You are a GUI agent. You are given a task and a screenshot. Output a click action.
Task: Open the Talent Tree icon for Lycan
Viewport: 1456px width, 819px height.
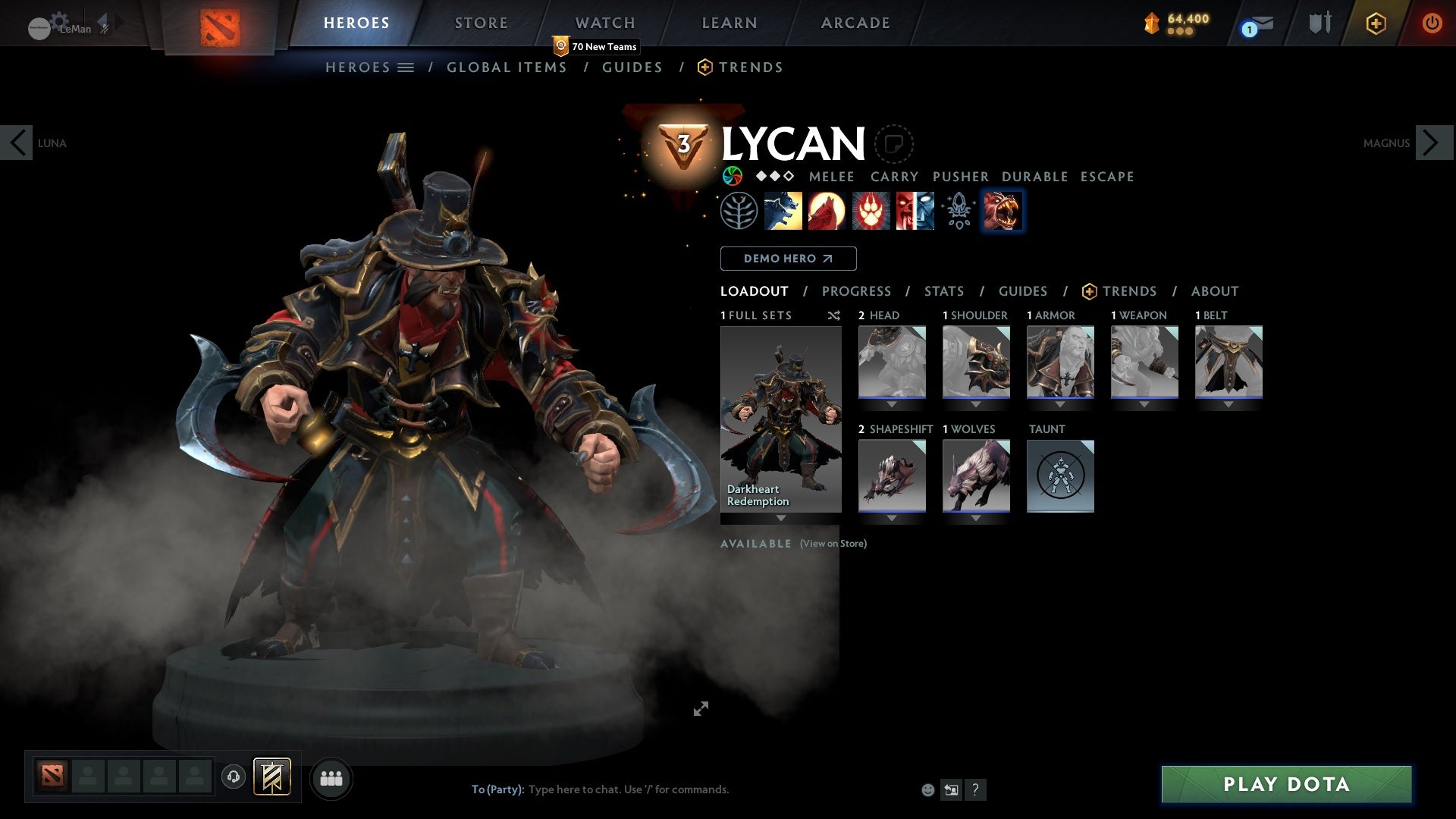pos(739,210)
